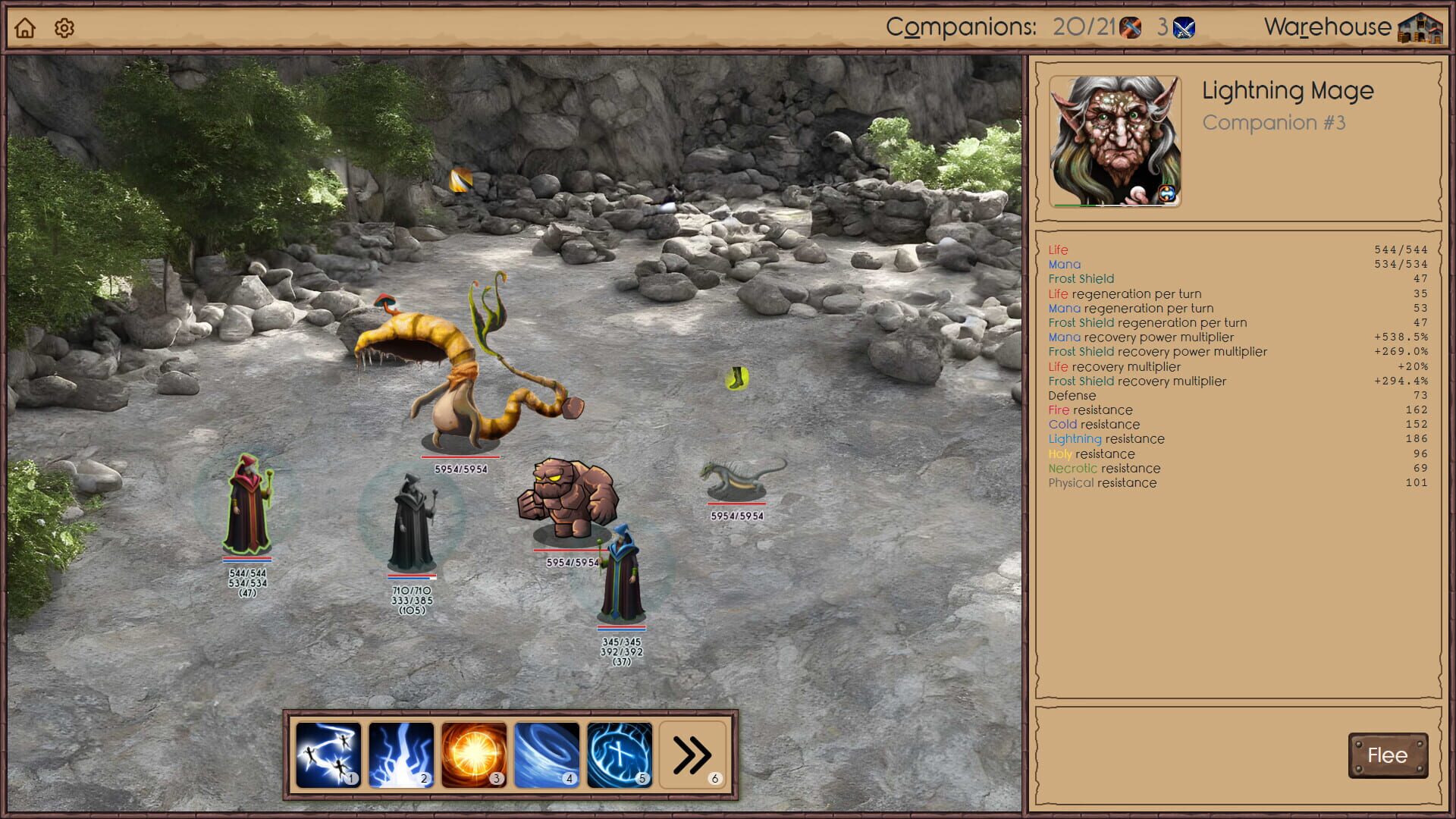Viewport: 1456px width, 819px height.
Task: Activate the fiery orb skill in slot 3
Action: click(475, 754)
